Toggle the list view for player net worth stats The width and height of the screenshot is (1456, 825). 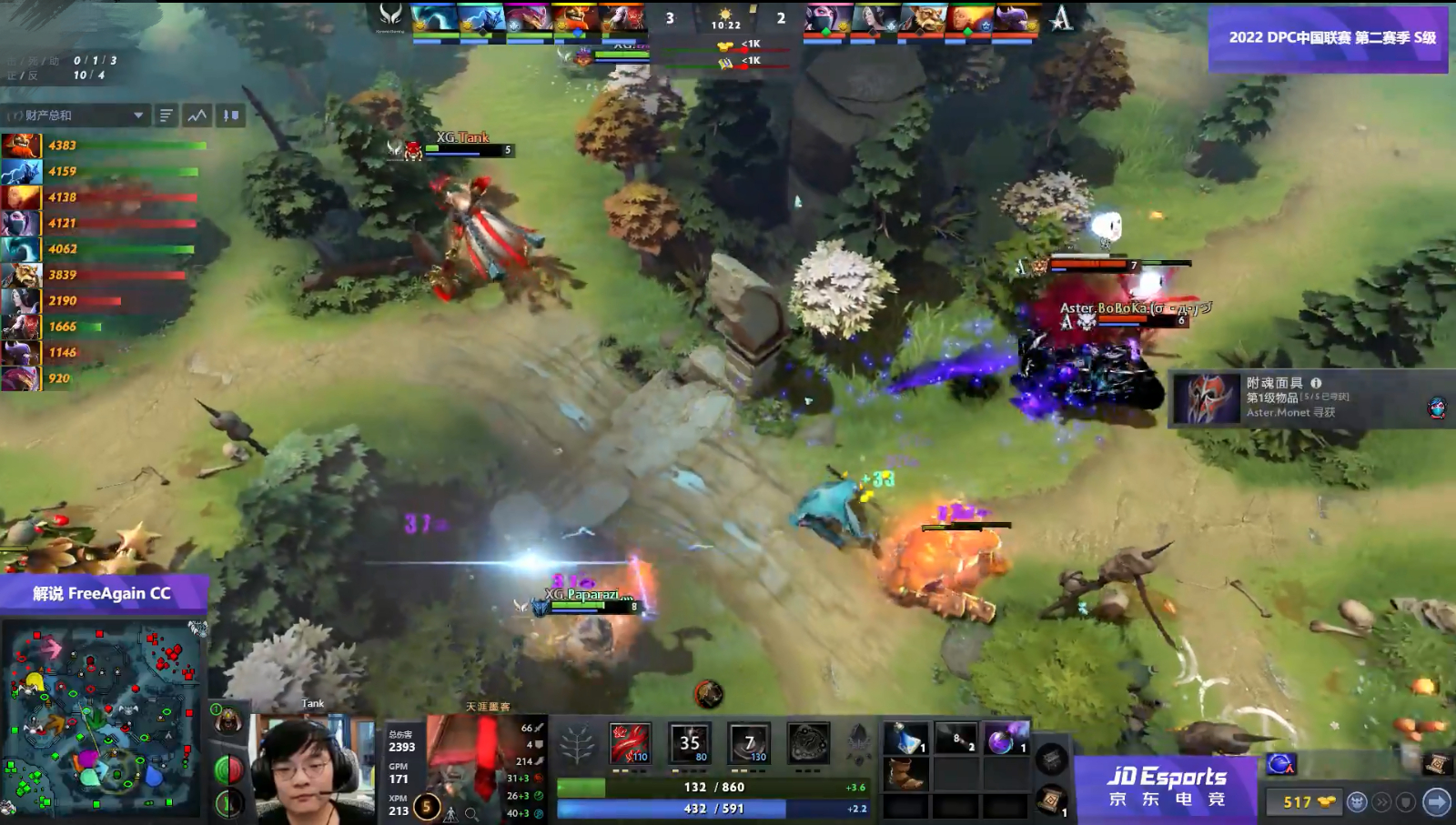[165, 116]
